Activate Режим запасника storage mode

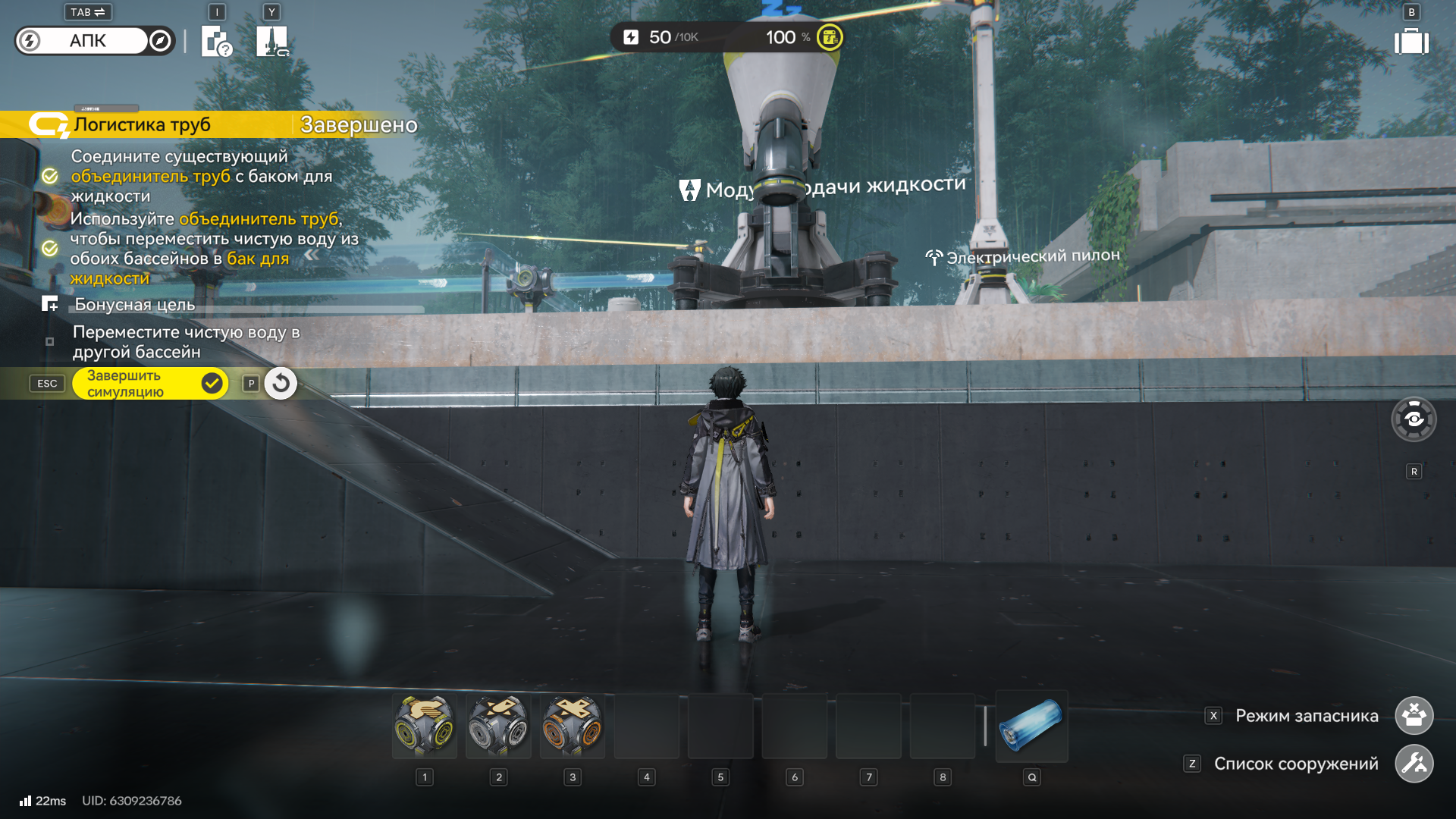coord(1414,716)
